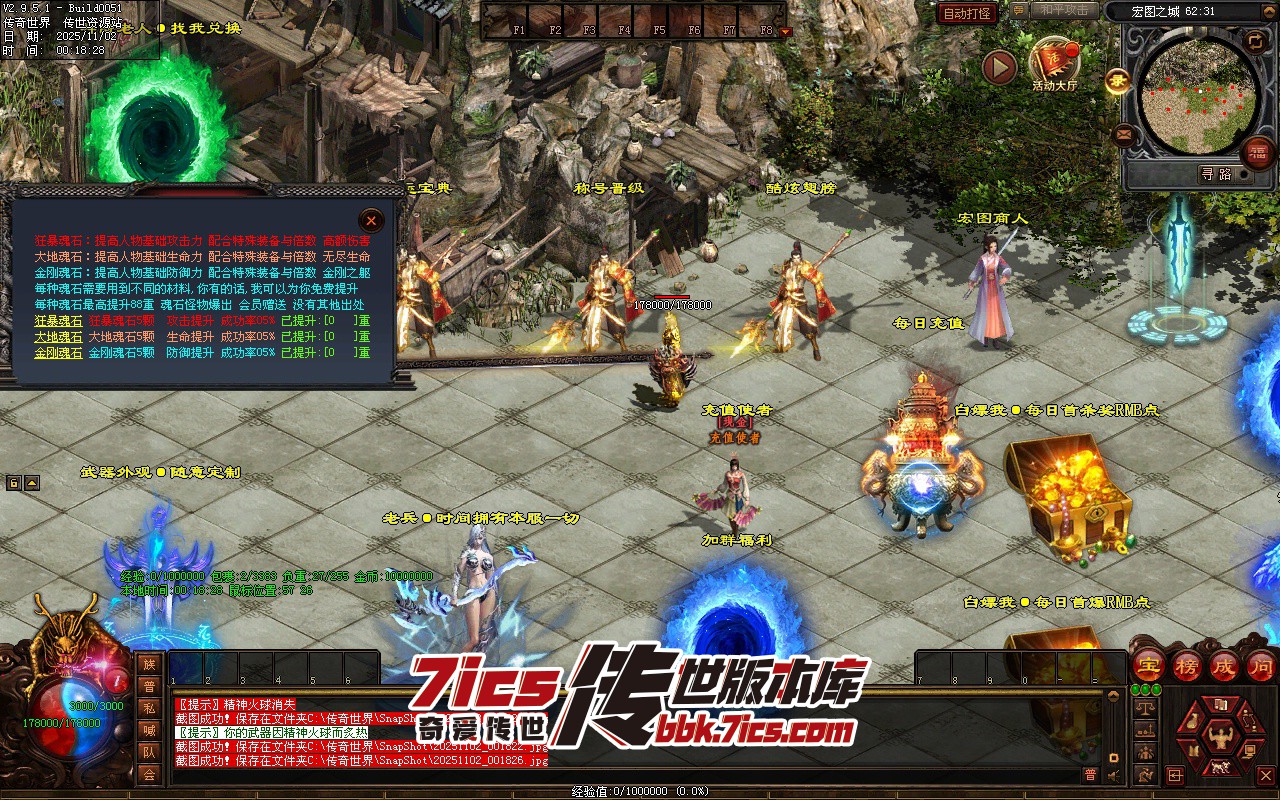Viewport: 1280px width, 800px height.
Task: Open the red 福 welfare button
Action: [x=1258, y=152]
